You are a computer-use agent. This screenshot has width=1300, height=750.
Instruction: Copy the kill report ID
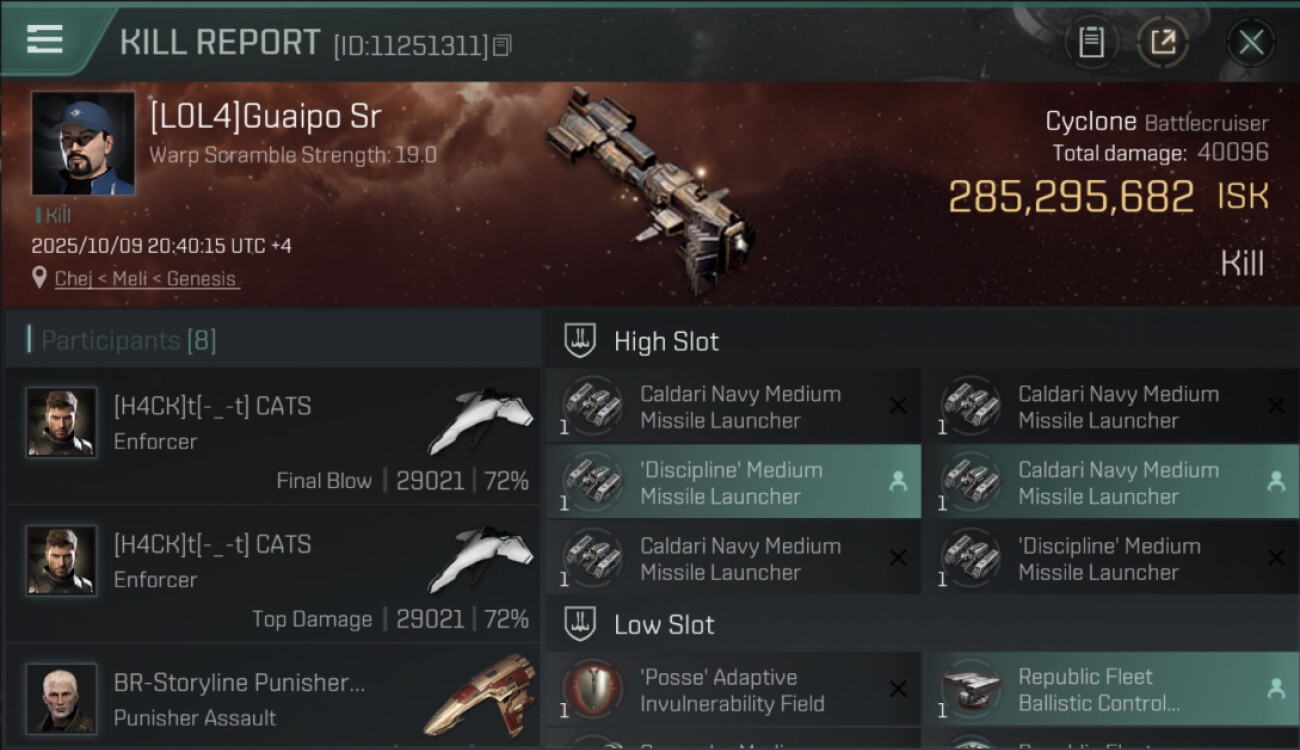(x=502, y=45)
